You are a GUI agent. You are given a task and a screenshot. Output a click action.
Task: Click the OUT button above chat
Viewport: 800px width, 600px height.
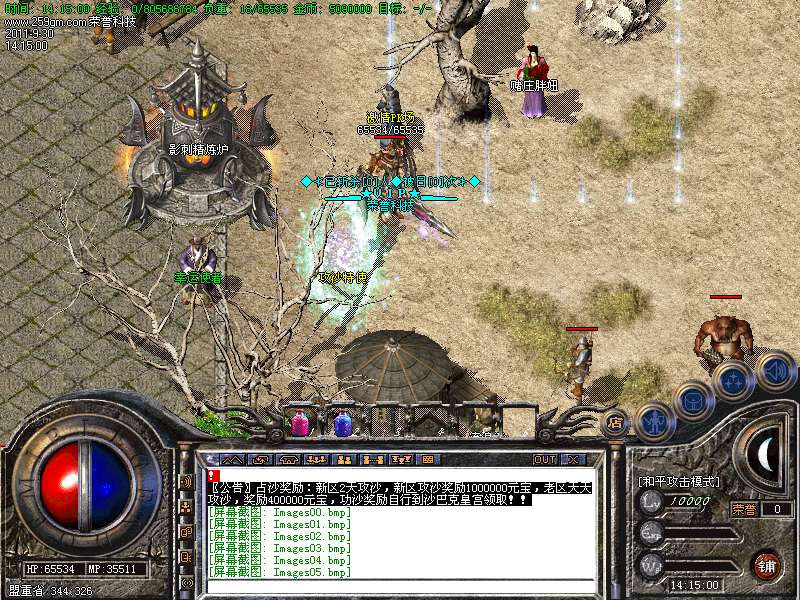[544, 459]
